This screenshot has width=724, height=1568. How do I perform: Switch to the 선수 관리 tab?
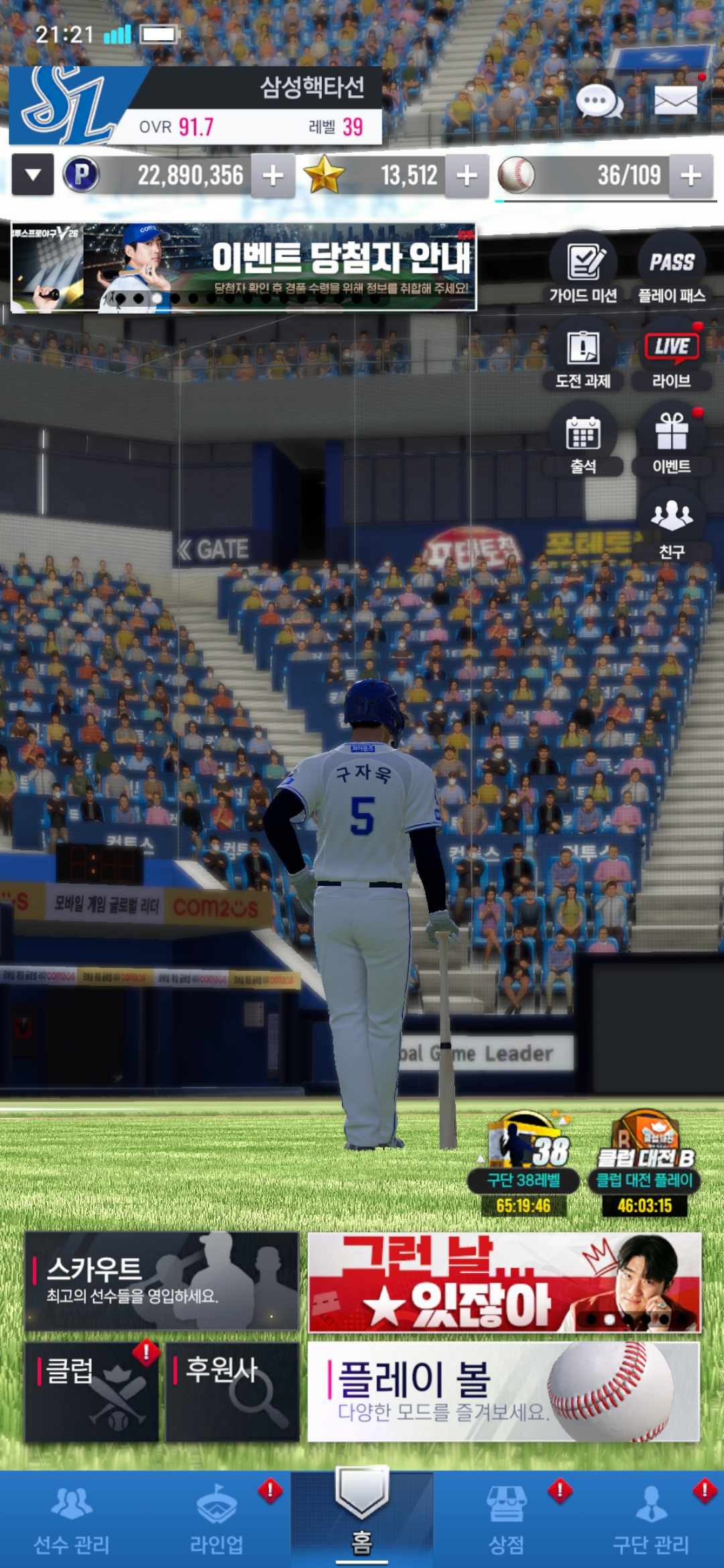(72, 1520)
